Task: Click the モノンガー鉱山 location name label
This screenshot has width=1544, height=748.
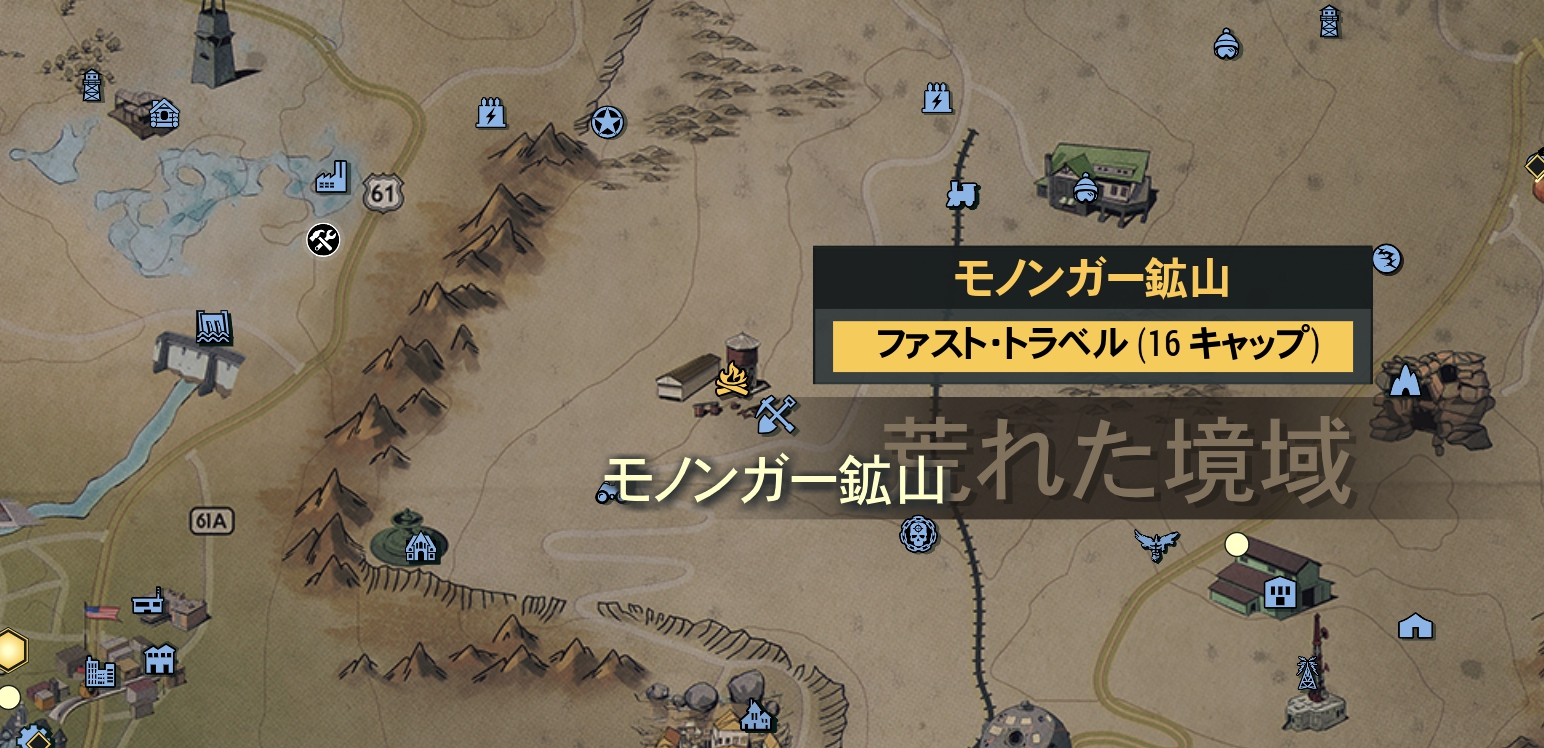Action: 777,479
